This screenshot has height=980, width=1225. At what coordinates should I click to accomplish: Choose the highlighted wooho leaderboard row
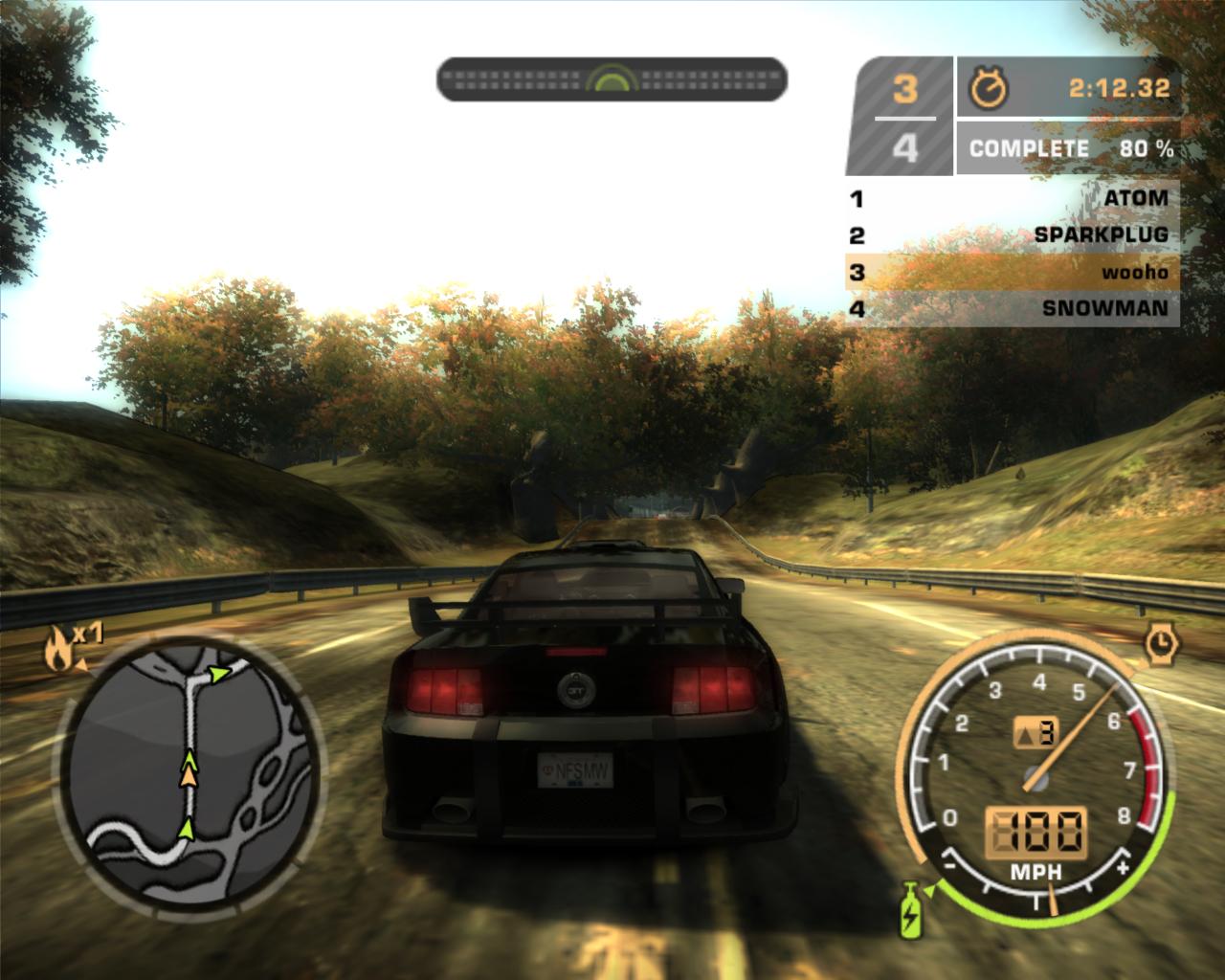click(1013, 273)
